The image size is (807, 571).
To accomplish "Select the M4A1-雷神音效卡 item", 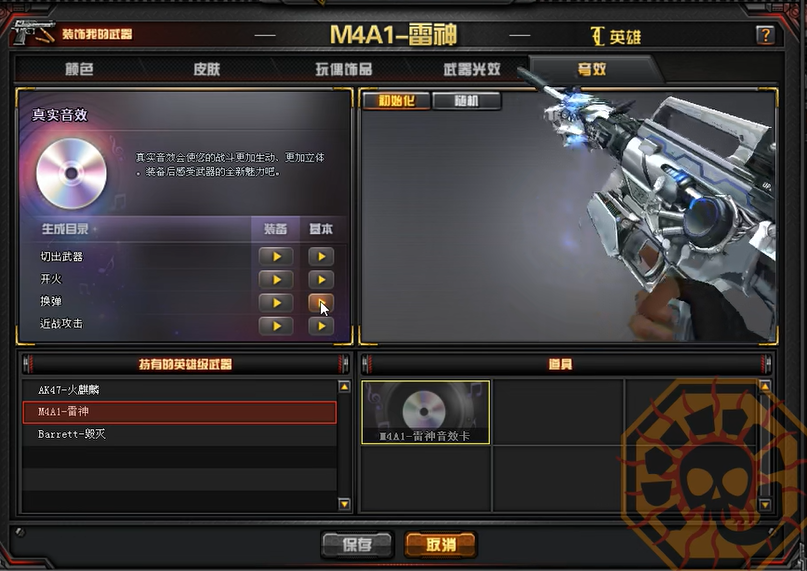I will click(x=426, y=412).
